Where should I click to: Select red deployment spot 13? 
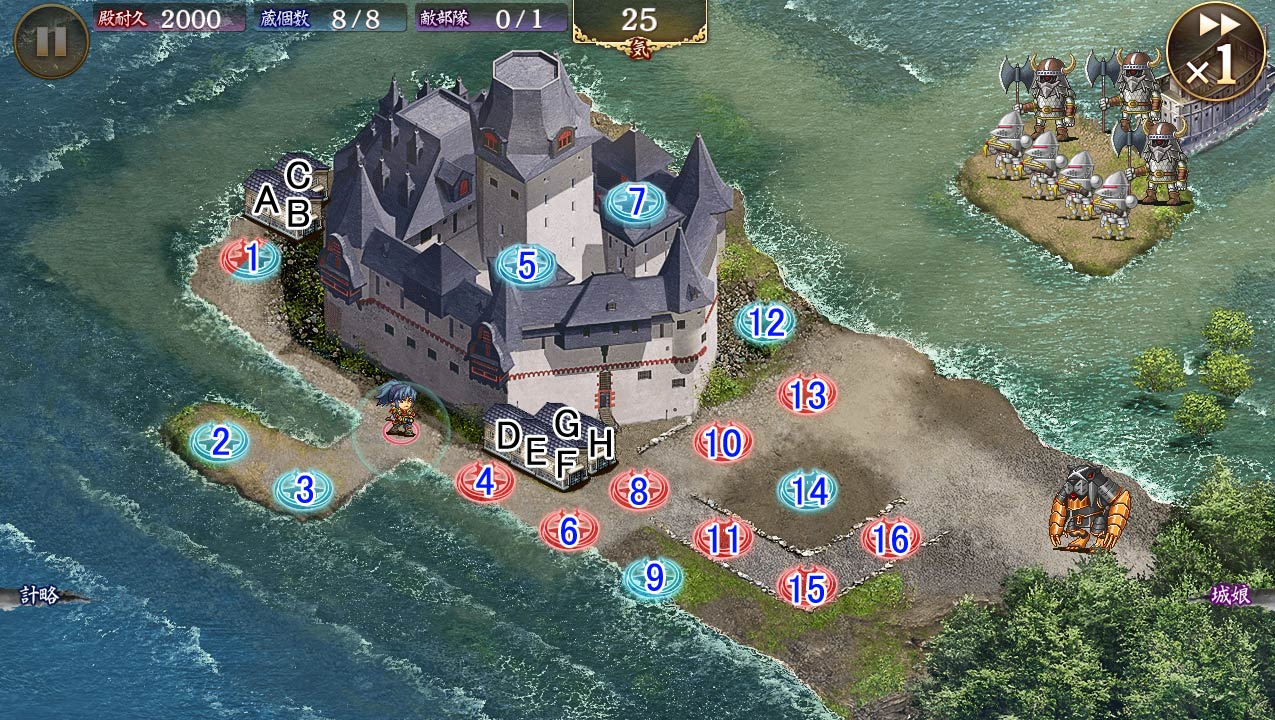click(x=807, y=396)
